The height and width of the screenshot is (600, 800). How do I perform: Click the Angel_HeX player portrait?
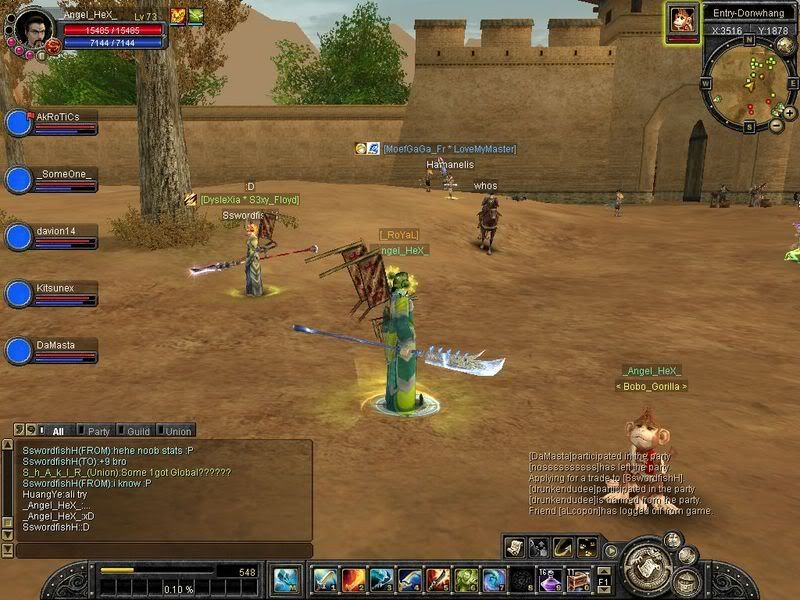point(32,24)
